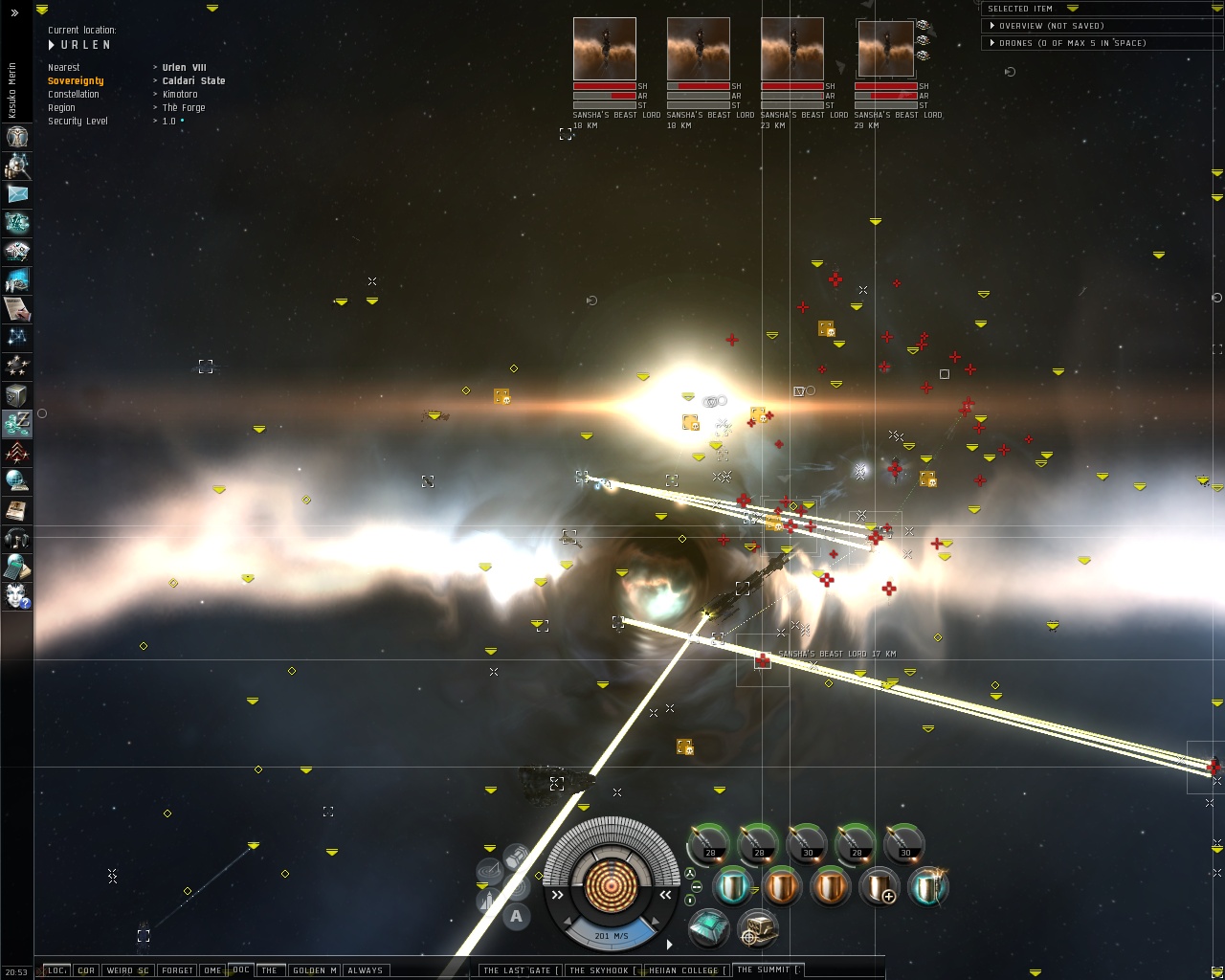1225x980 pixels.
Task: Open the mail envelope icon
Action: point(16,194)
